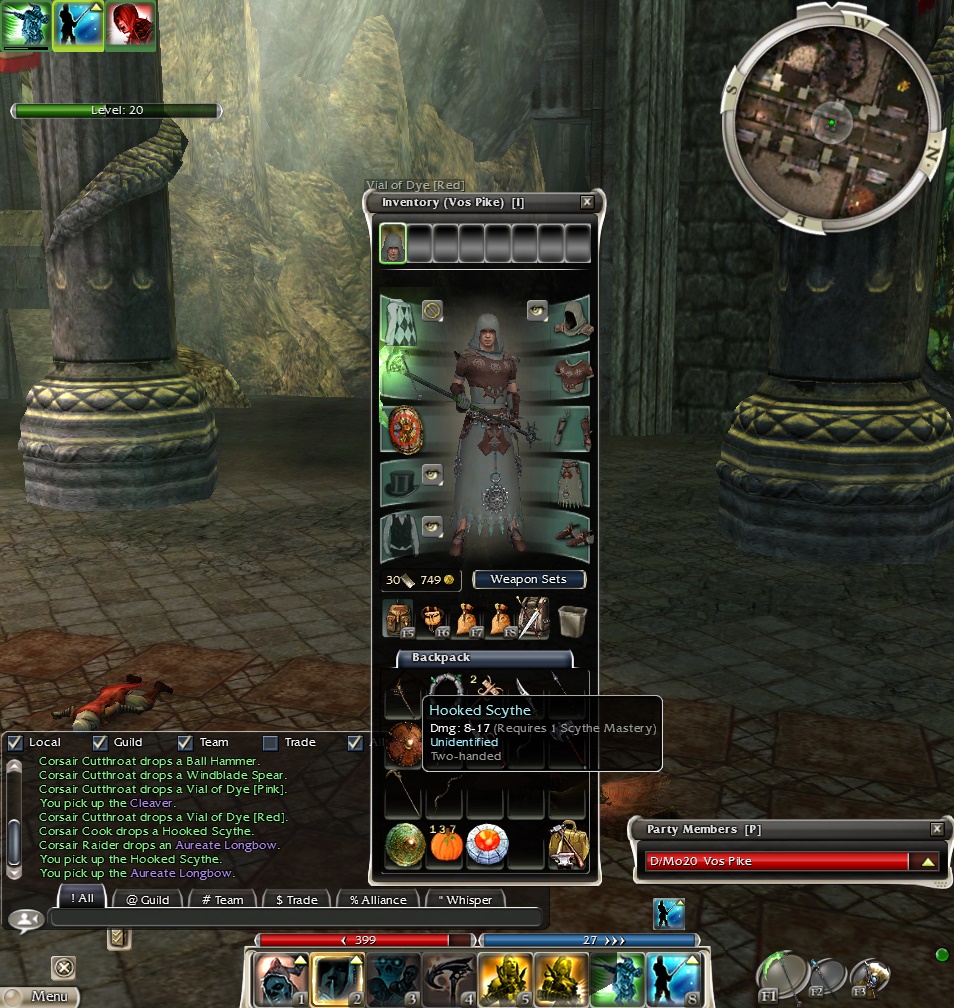Click the equipped red shield slot
Image resolution: width=954 pixels, height=1008 pixels.
[x=405, y=431]
